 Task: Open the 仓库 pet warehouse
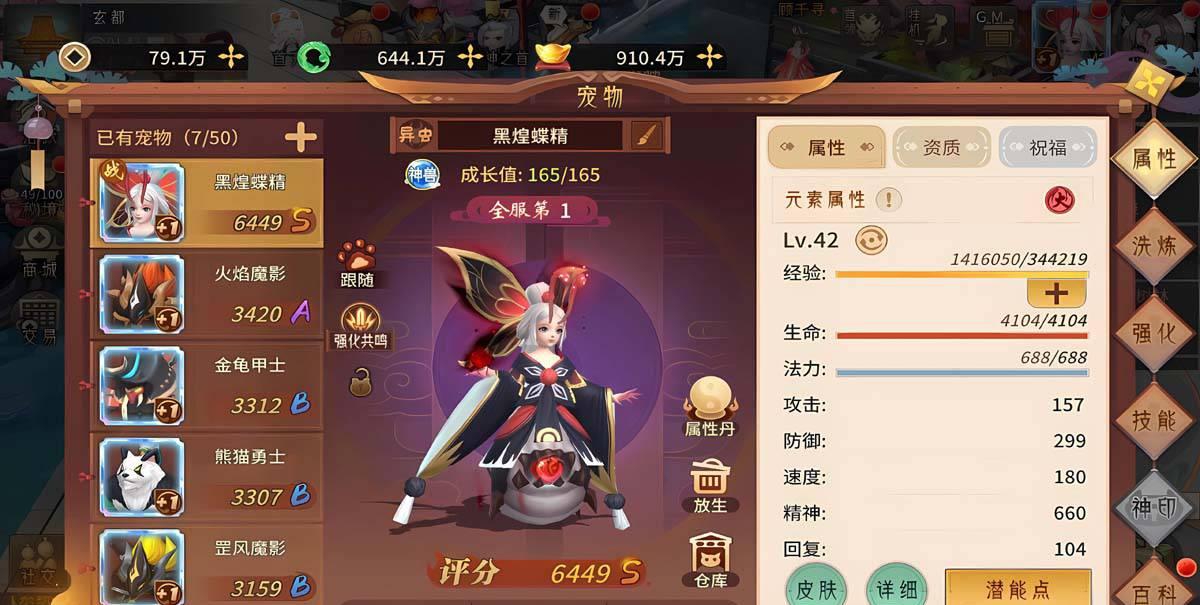tap(709, 560)
